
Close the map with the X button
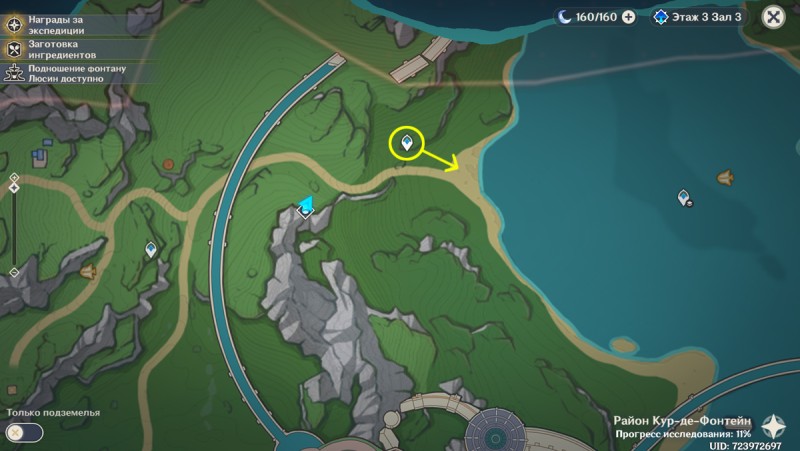tap(773, 17)
